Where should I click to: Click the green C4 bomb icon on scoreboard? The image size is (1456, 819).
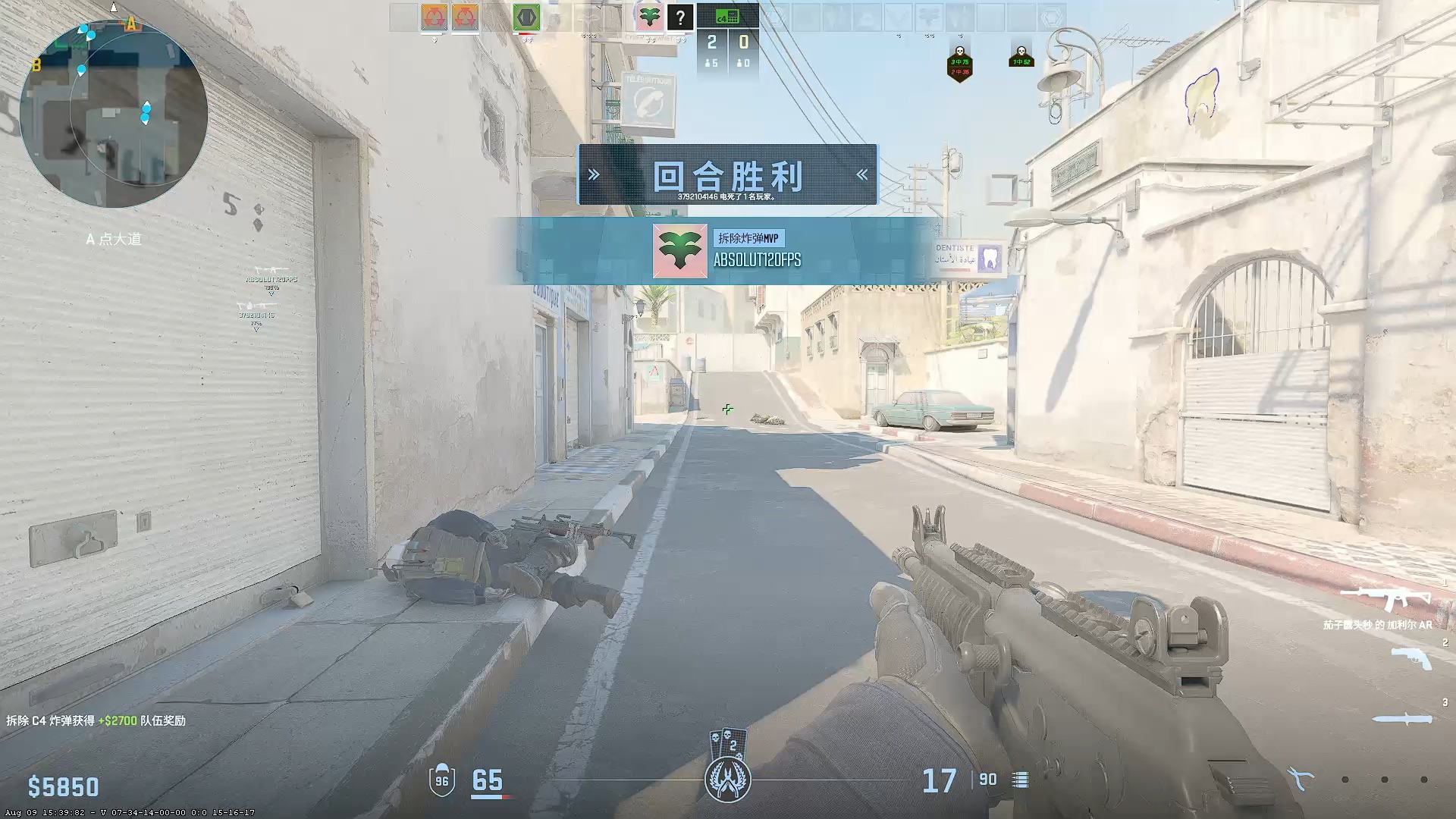728,15
